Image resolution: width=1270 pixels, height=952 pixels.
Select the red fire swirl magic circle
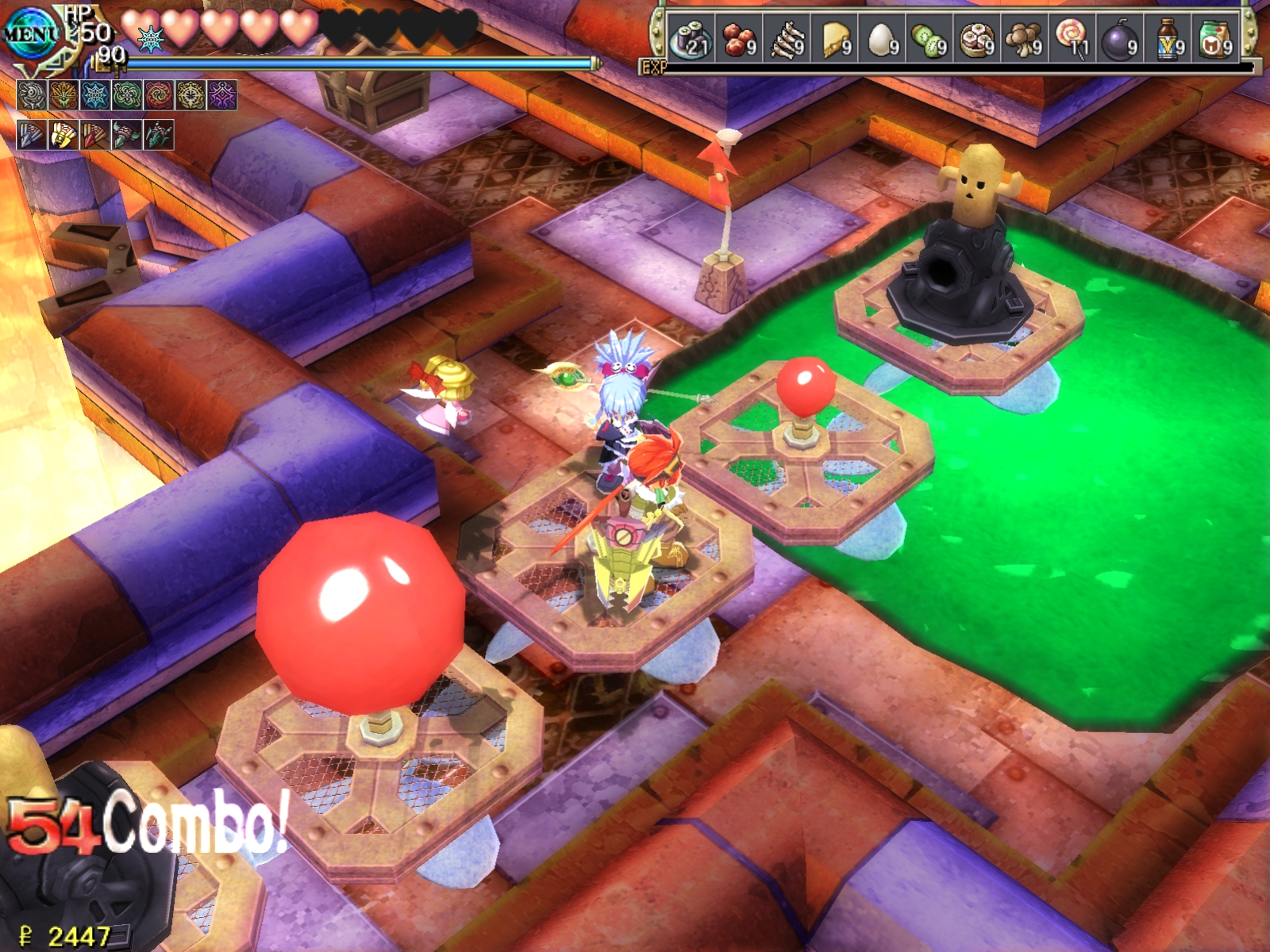[x=159, y=95]
